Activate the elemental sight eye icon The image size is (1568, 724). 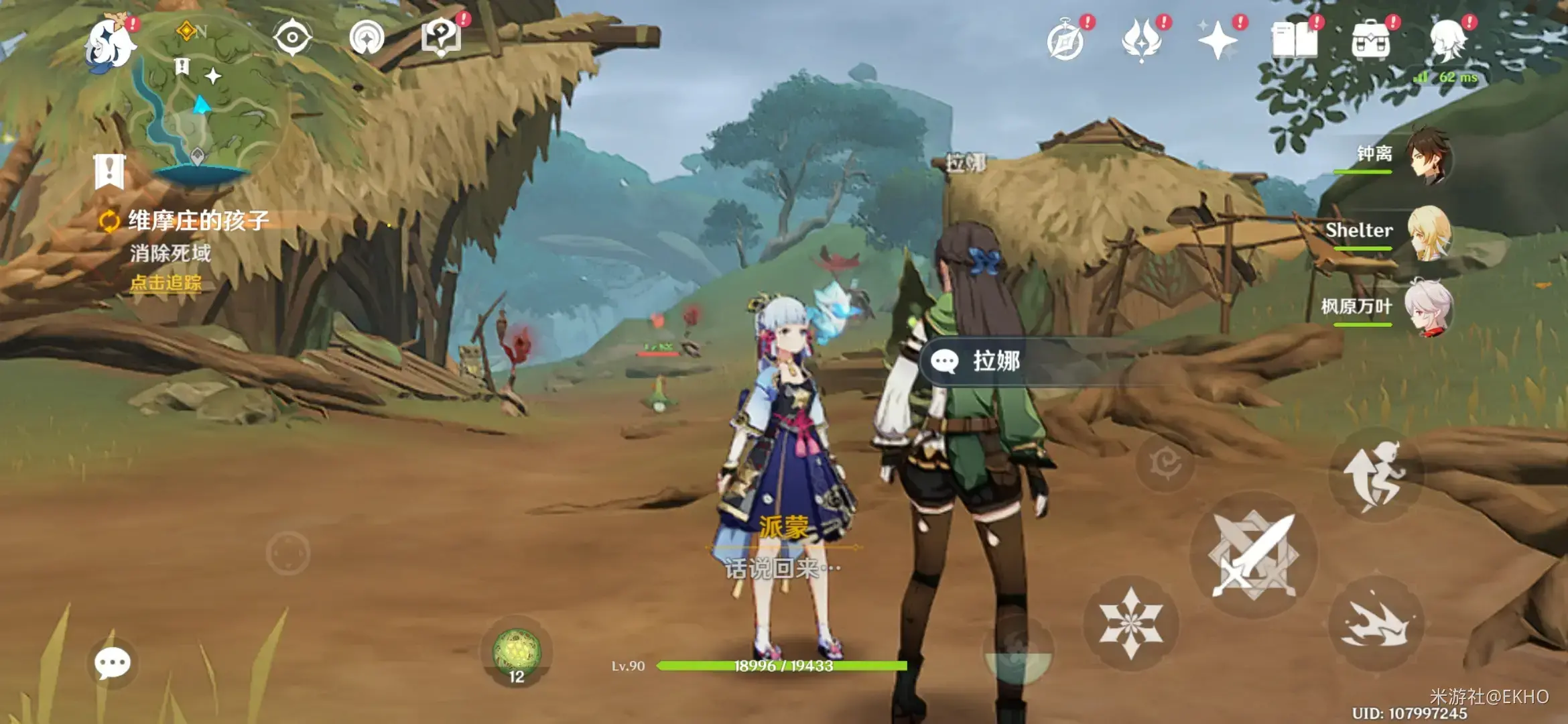pos(292,37)
